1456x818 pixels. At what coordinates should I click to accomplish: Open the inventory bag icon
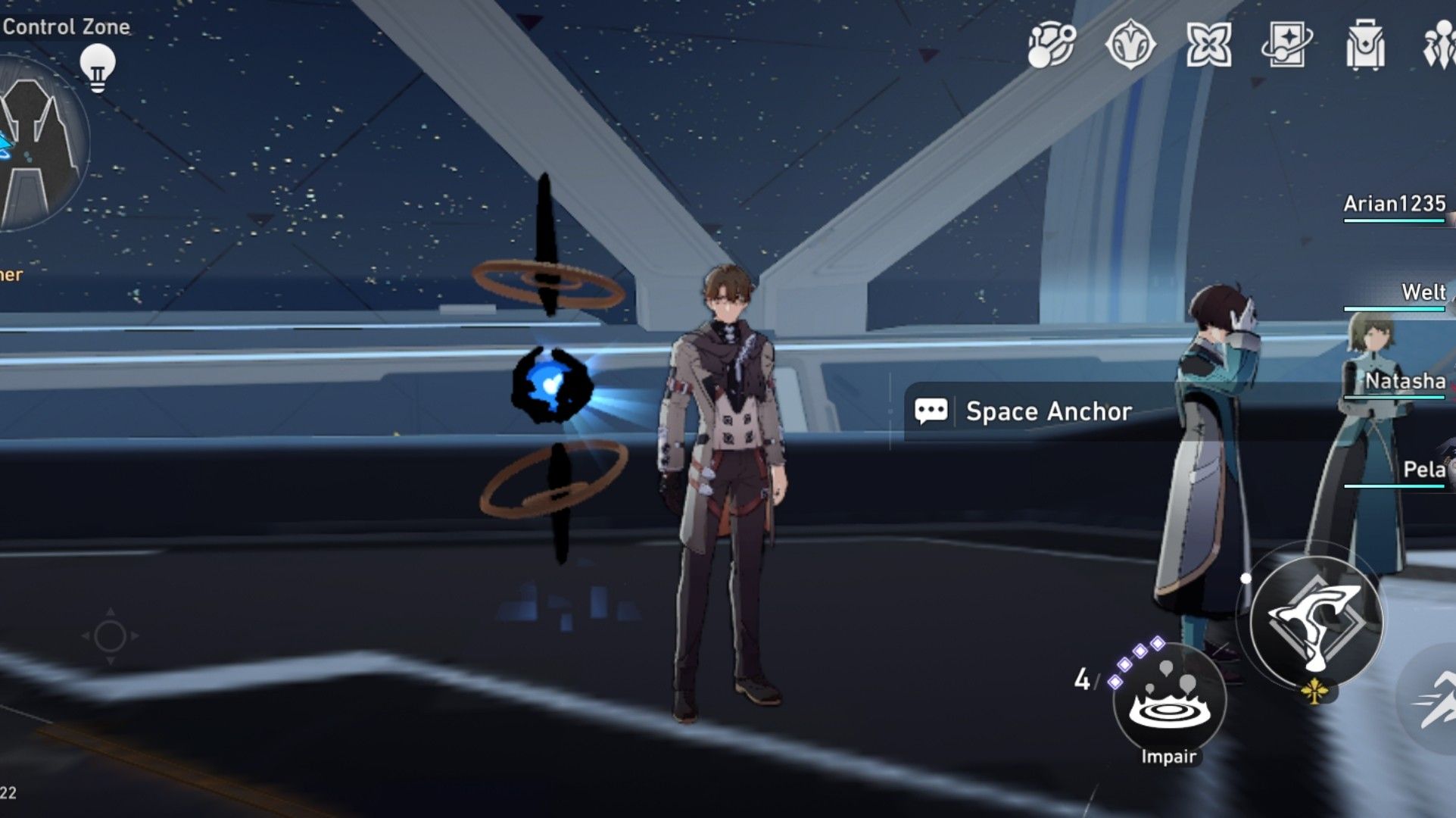pos(1363,45)
